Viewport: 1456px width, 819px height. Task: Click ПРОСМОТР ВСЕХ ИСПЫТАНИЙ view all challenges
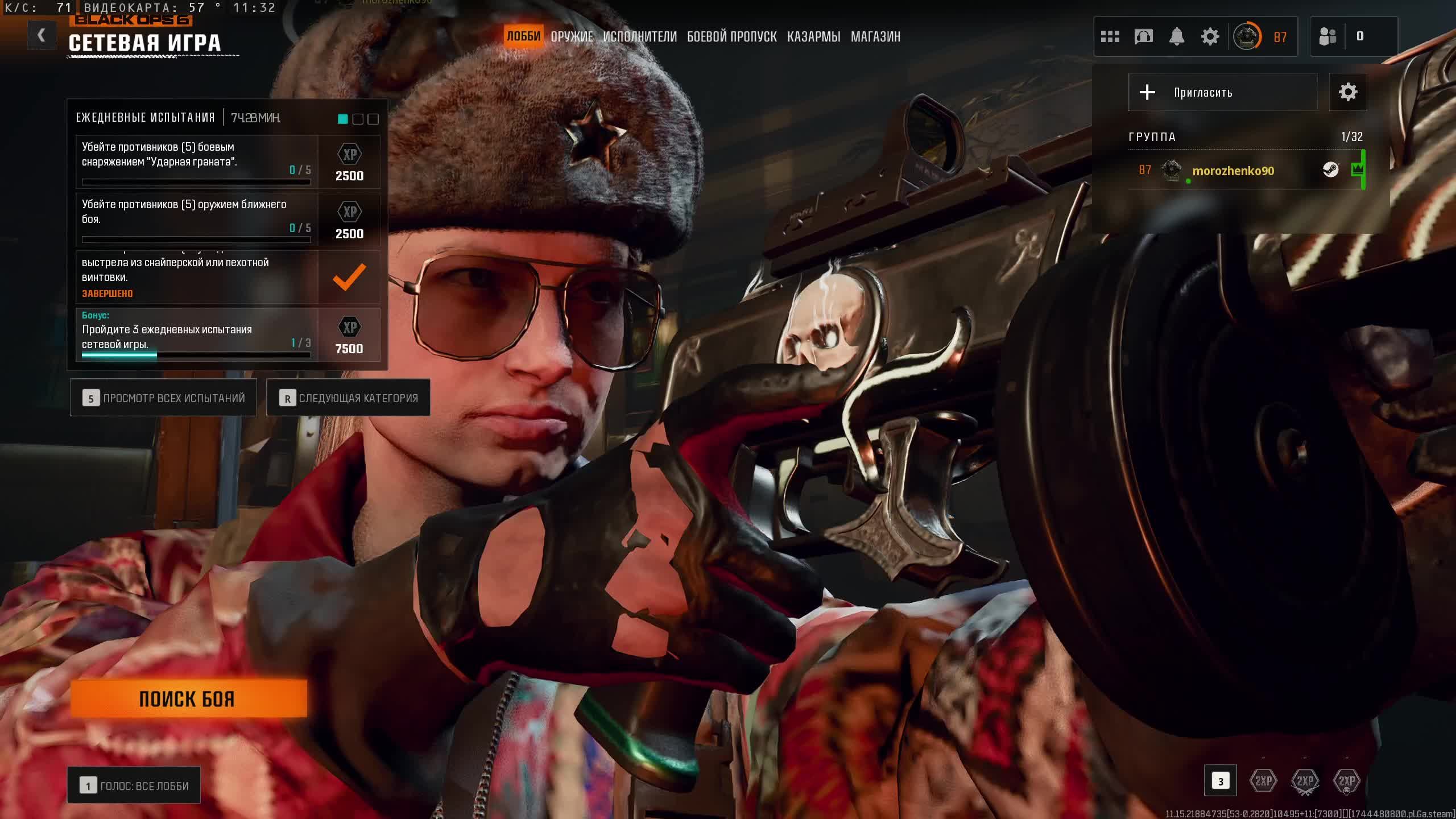click(x=163, y=398)
